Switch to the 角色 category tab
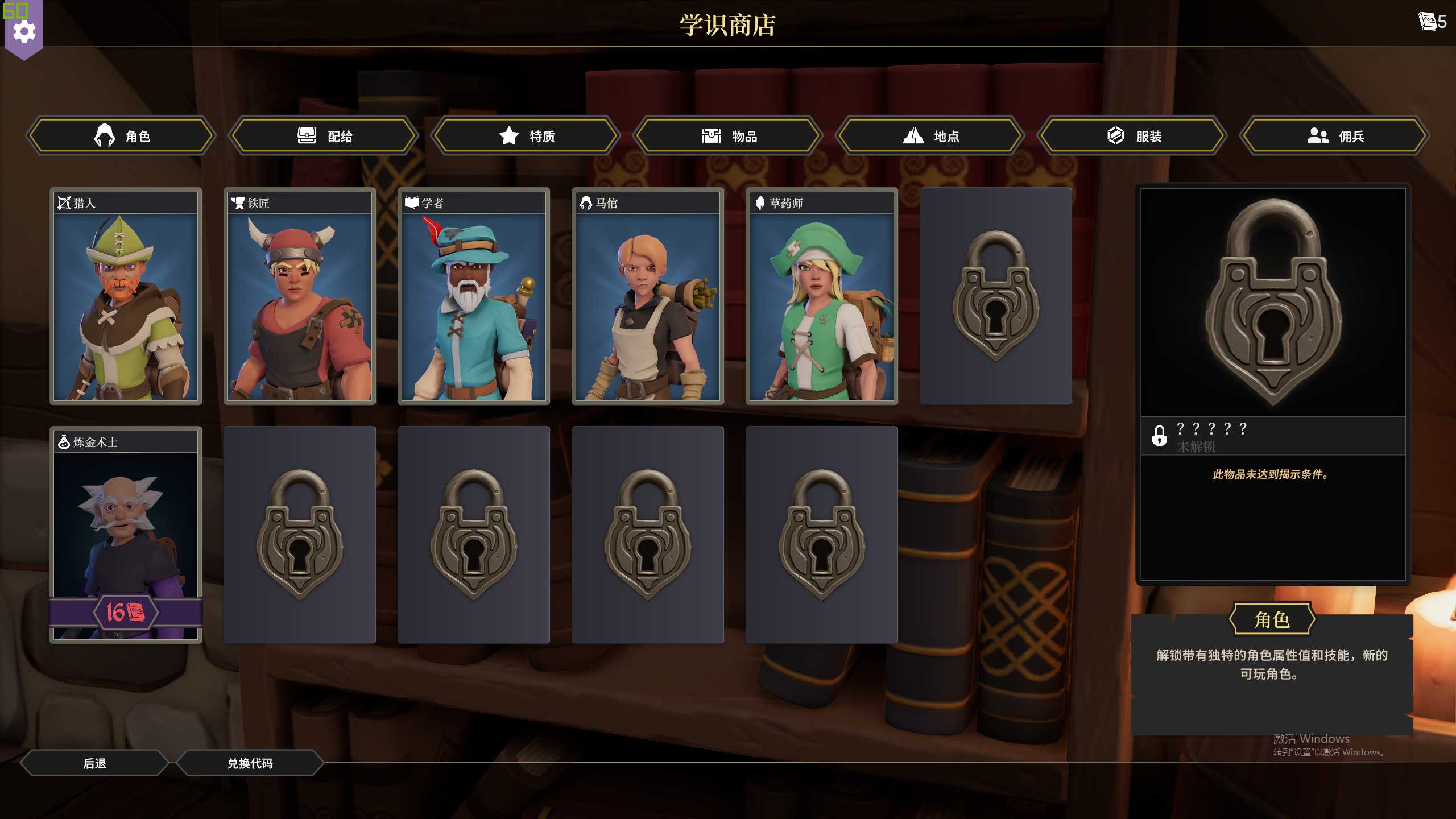 point(121,136)
